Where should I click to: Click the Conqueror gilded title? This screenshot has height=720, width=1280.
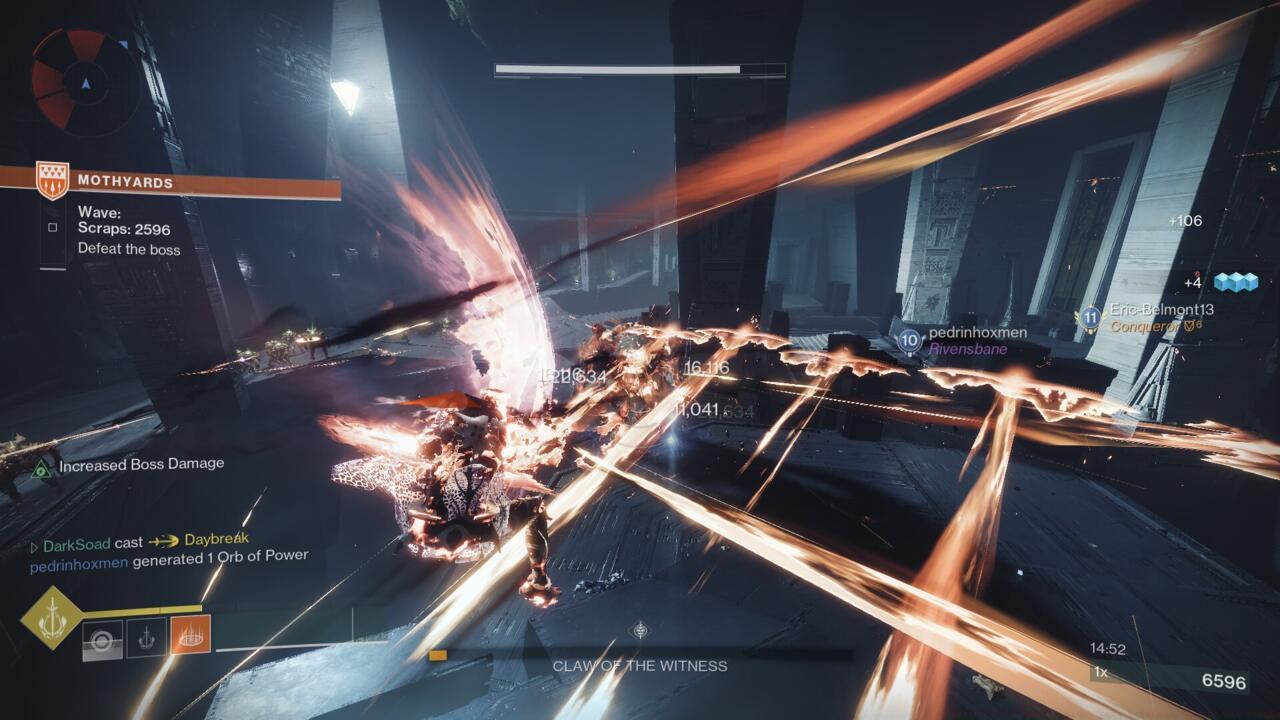1150,325
